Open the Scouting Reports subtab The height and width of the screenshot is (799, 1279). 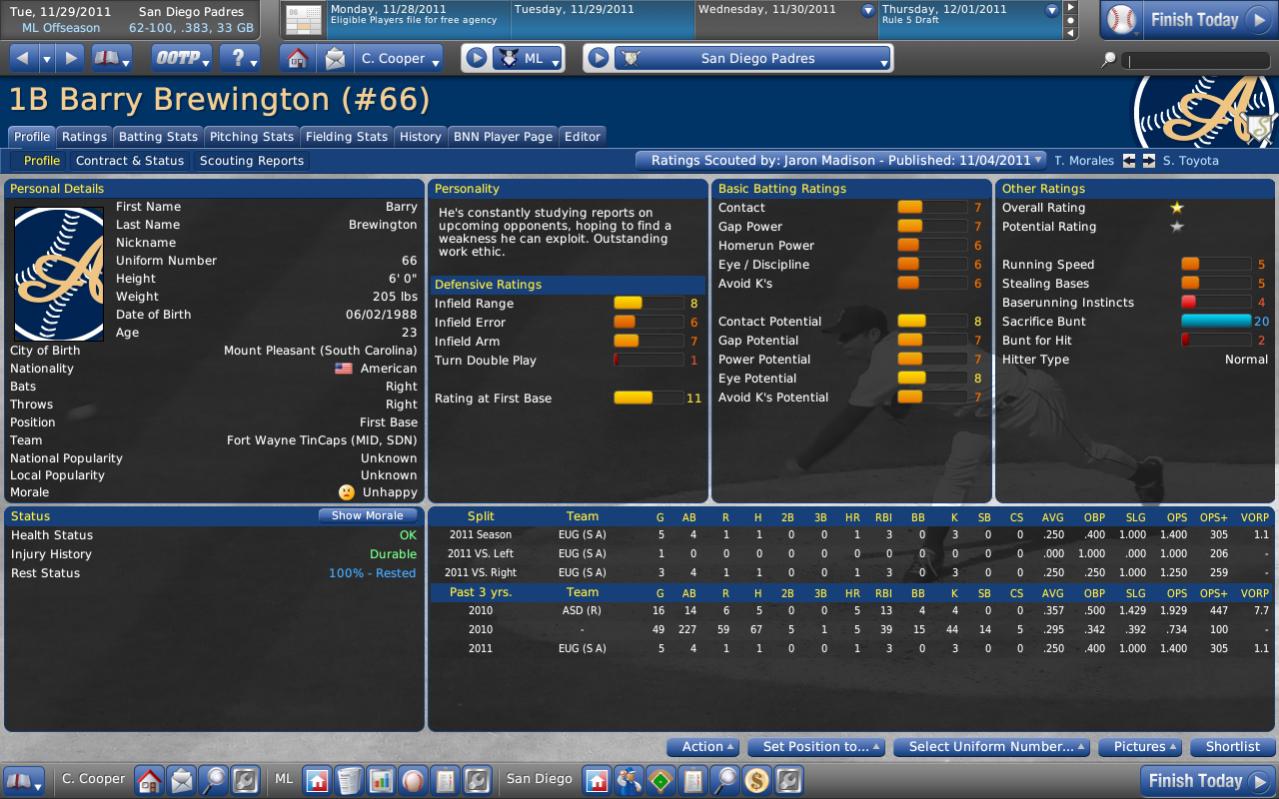tap(251, 161)
